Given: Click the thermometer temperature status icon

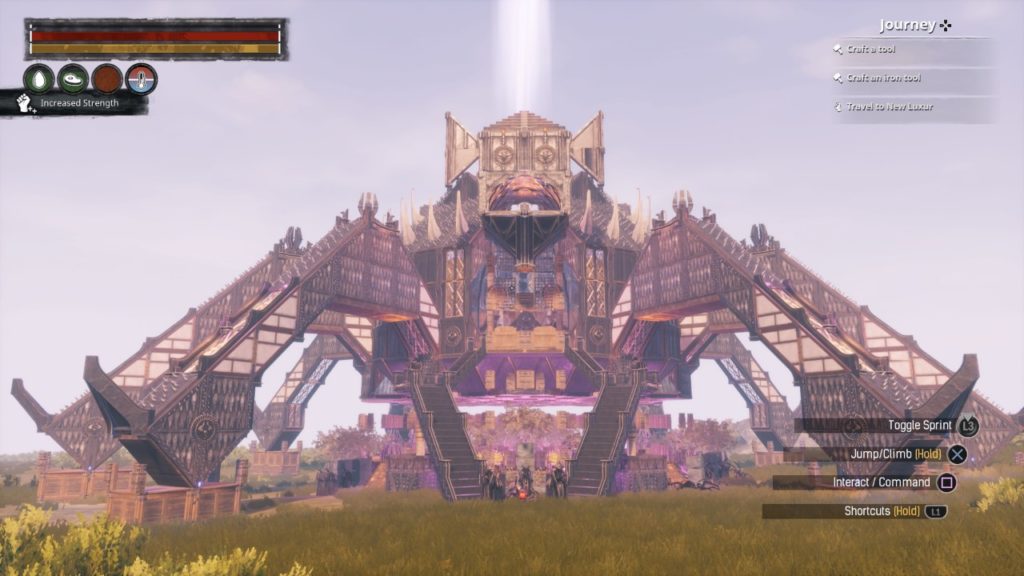Looking at the screenshot, I should (x=141, y=78).
